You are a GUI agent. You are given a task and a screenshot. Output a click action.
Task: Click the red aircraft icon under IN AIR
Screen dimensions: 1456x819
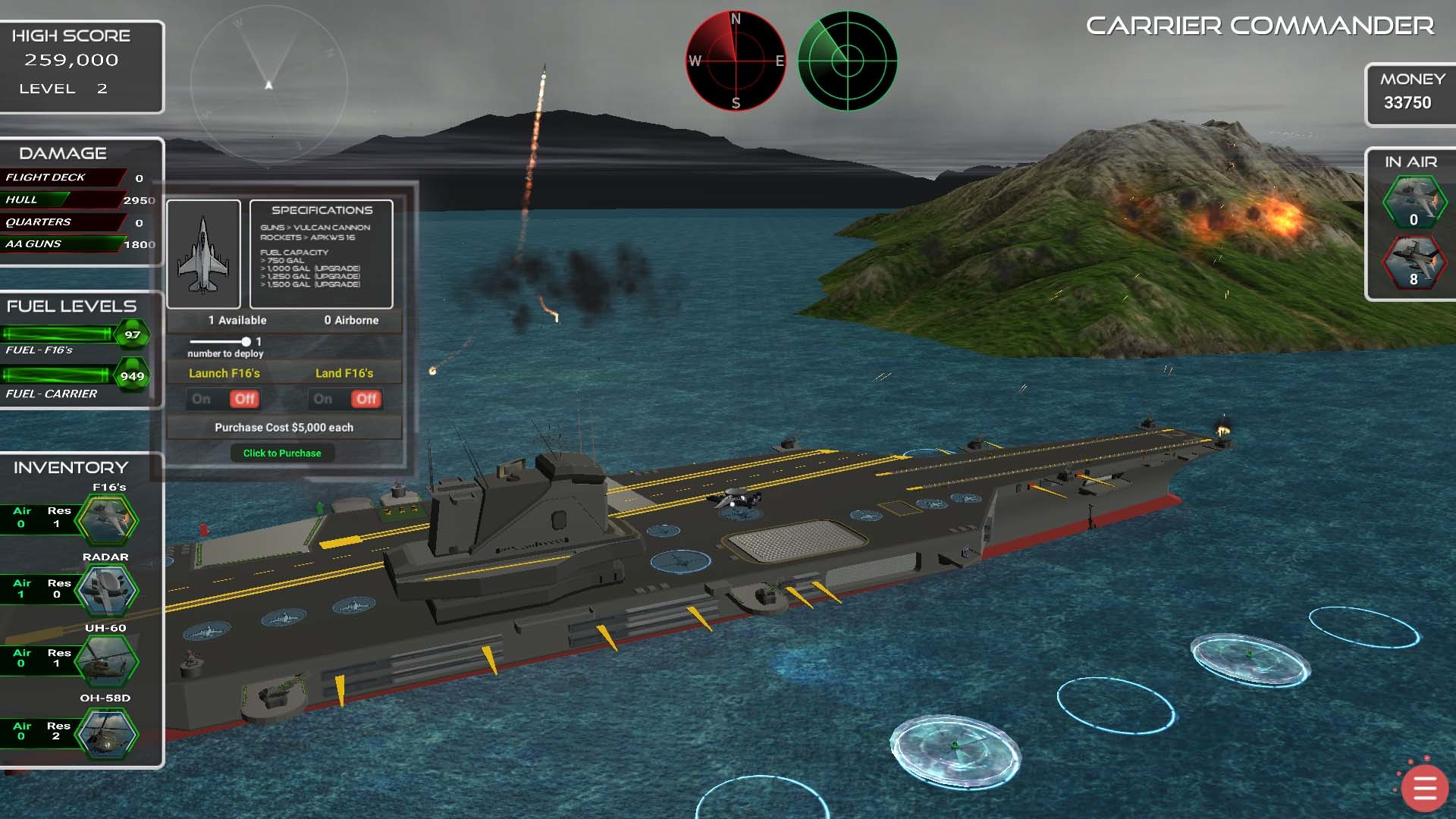pos(1412,262)
